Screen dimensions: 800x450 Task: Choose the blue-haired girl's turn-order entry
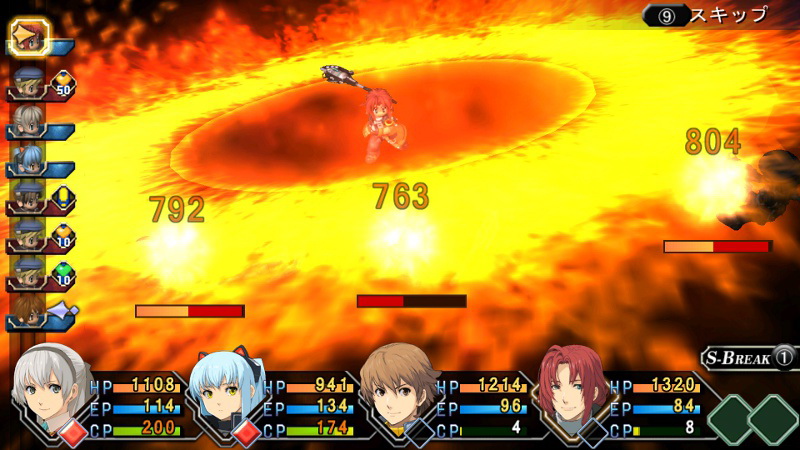(x=26, y=159)
